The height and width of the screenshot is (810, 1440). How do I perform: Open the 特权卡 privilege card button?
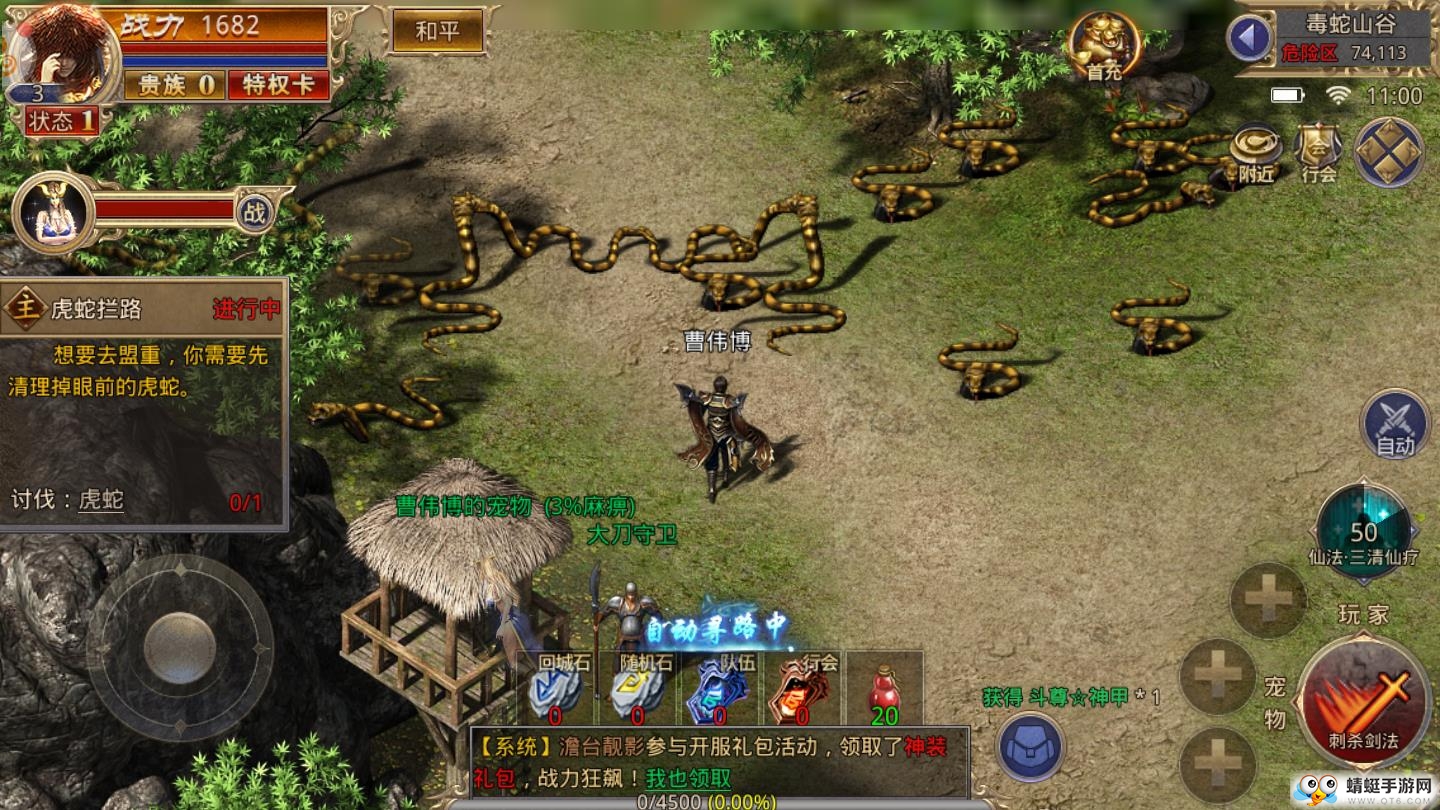click(278, 85)
